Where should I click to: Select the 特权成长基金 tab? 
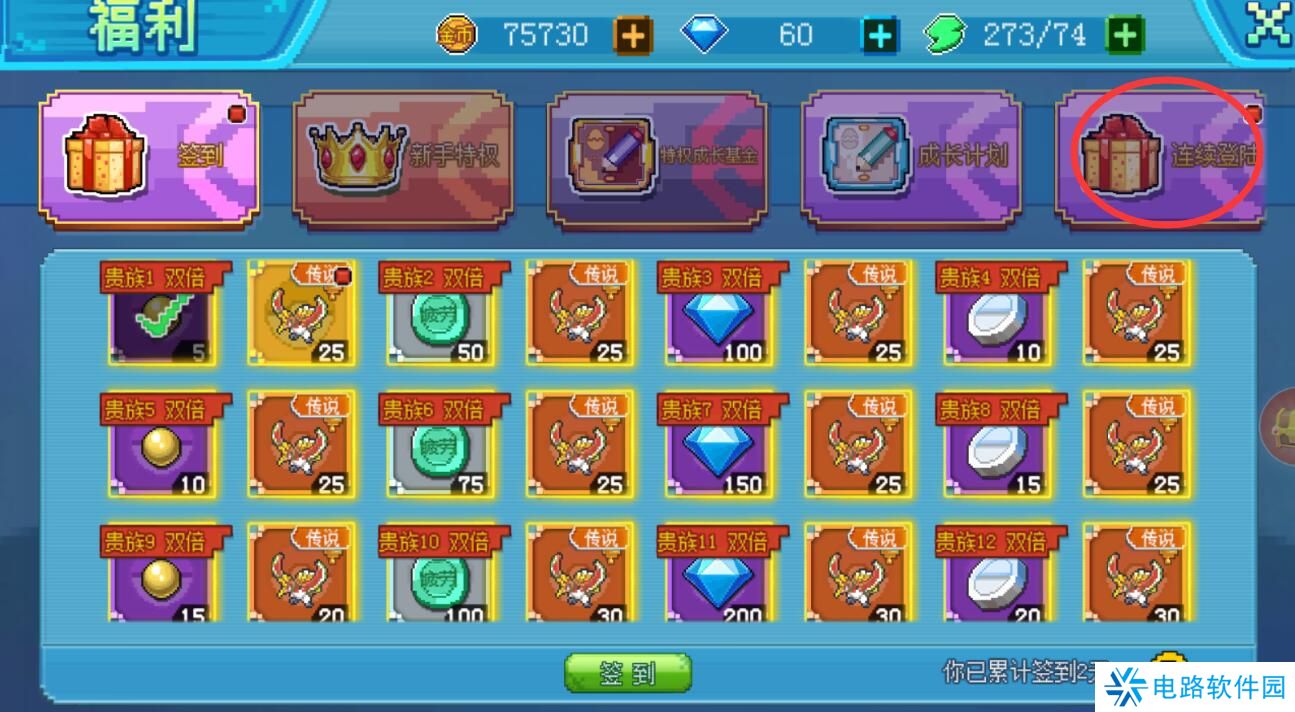657,157
